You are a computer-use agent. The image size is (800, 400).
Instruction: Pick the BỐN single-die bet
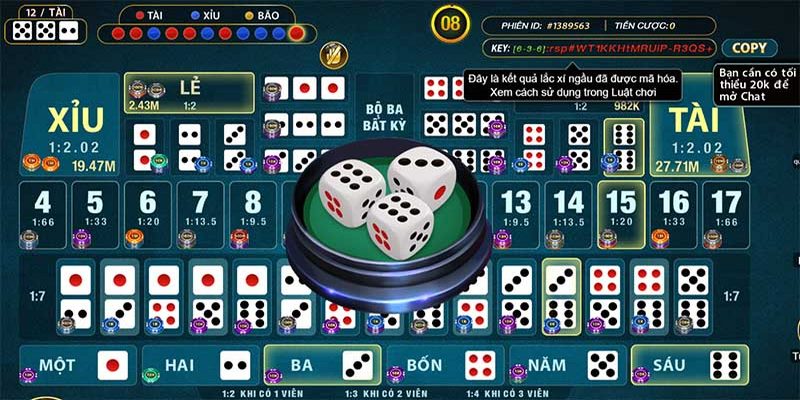tap(444, 365)
